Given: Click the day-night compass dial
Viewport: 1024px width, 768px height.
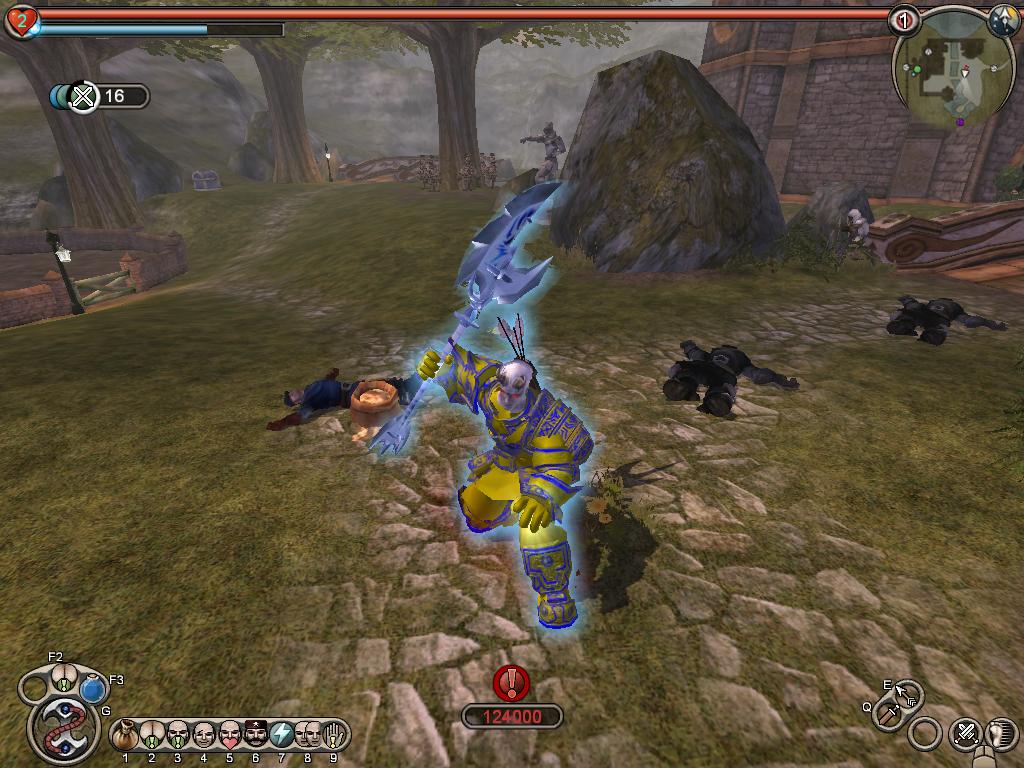Looking at the screenshot, I should click(1003, 20).
